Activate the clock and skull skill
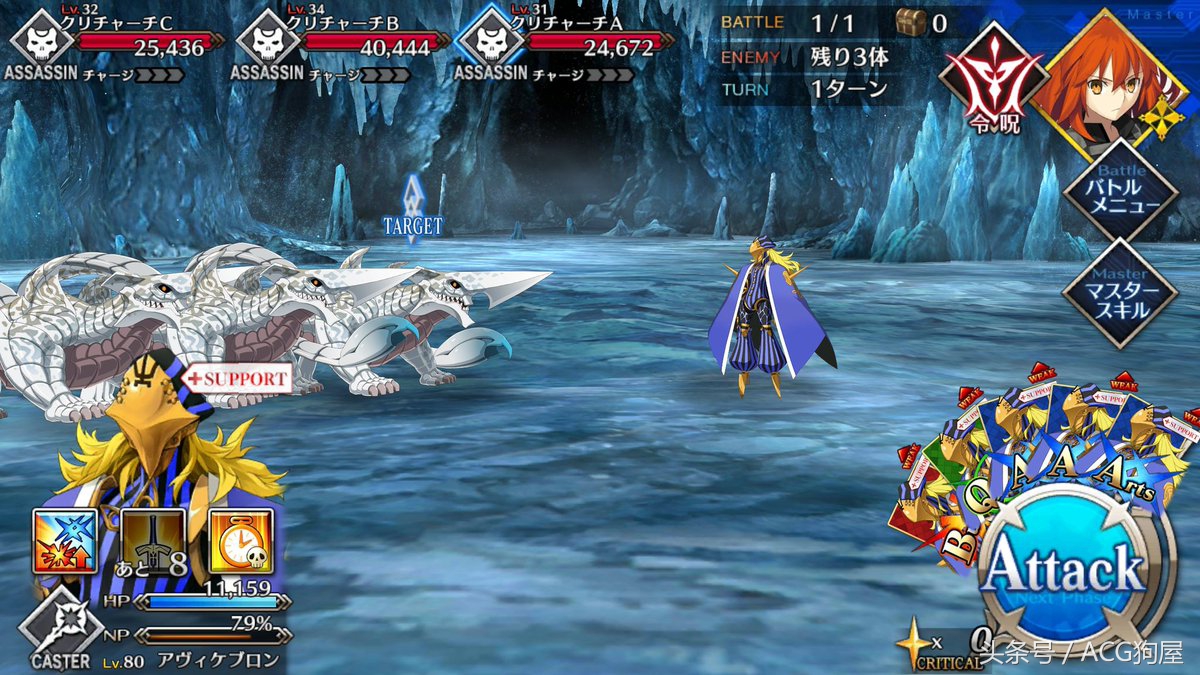This screenshot has height=675, width=1200. [241, 541]
